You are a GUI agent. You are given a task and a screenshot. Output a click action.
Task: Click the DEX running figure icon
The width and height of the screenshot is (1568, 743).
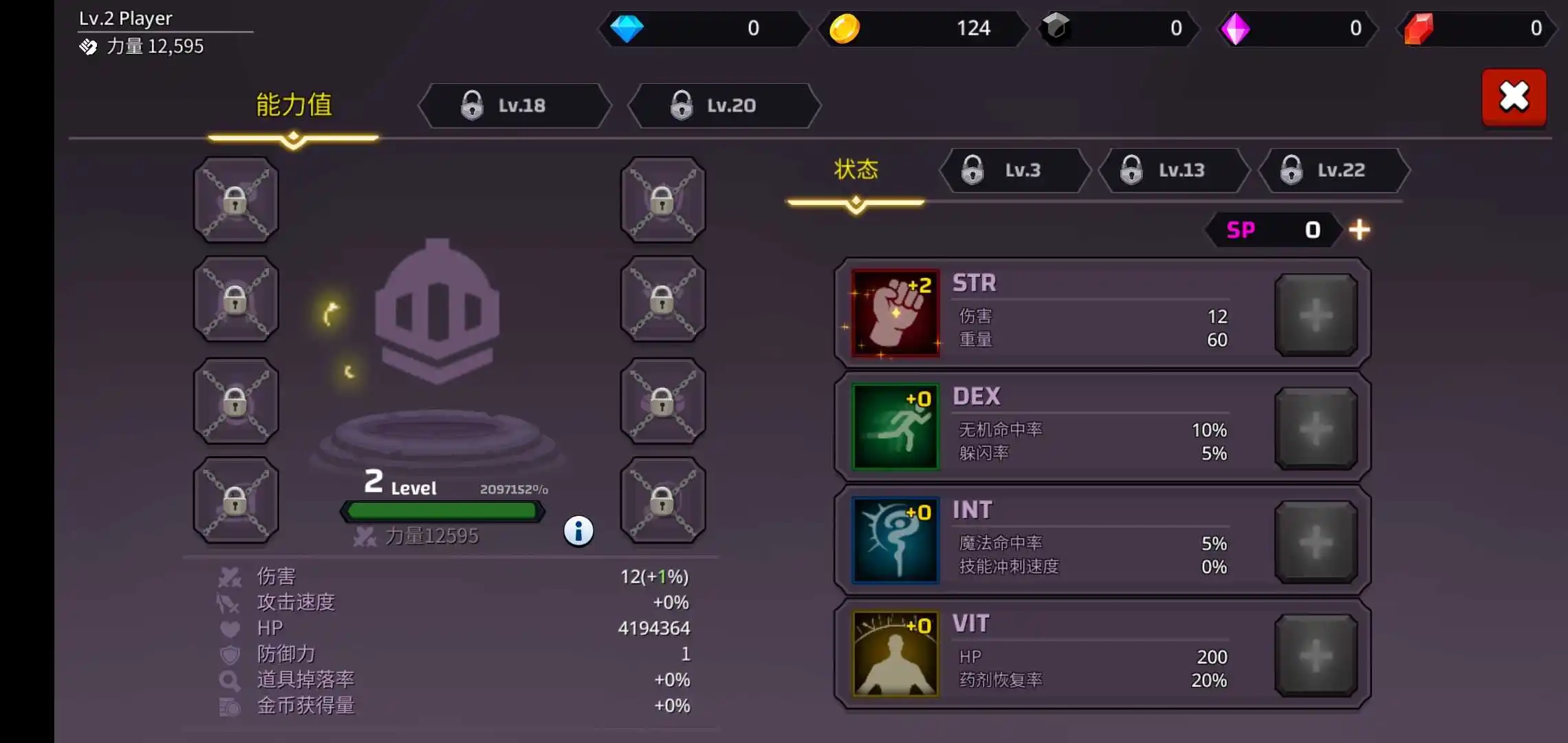895,427
